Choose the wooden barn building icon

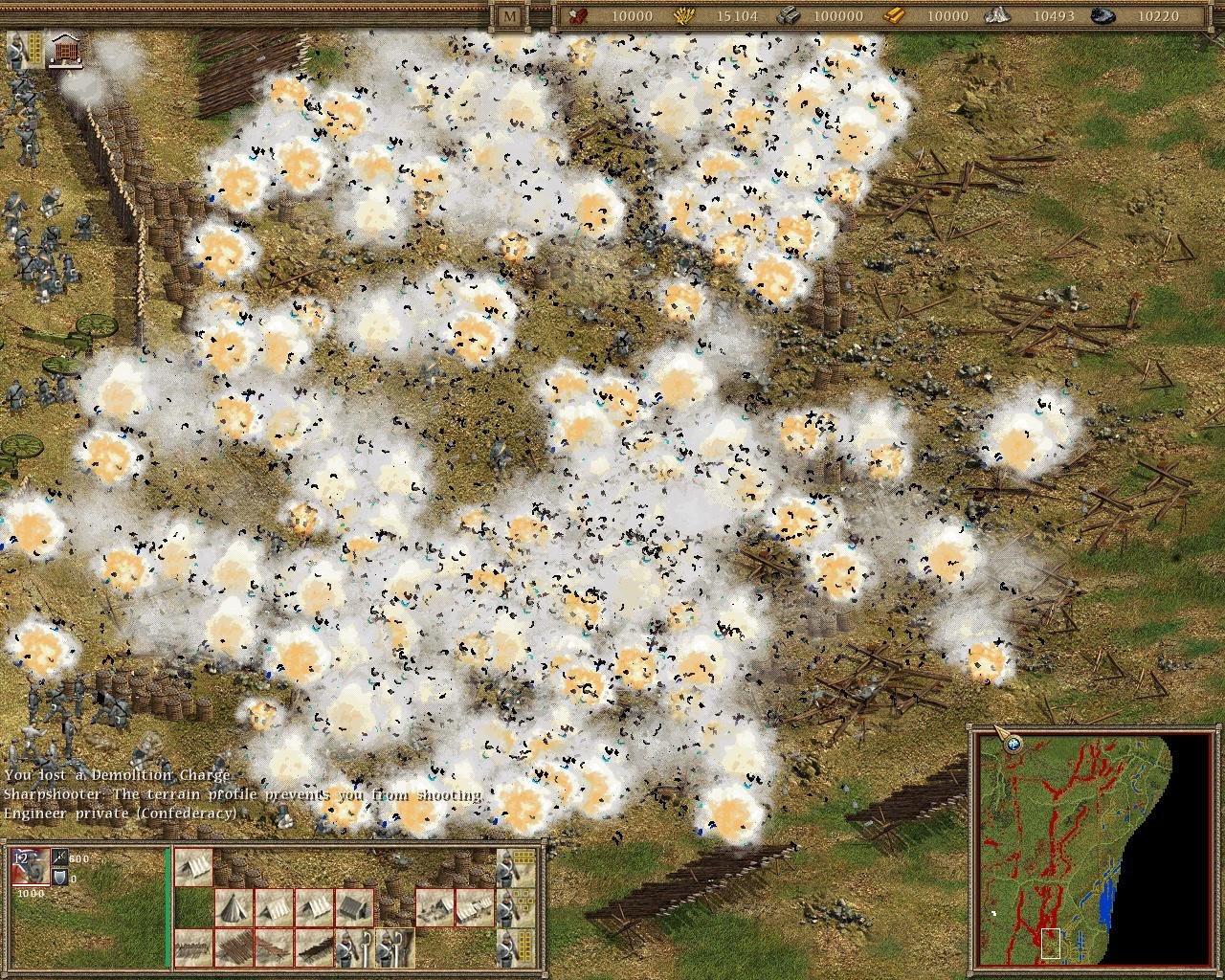pos(354,907)
